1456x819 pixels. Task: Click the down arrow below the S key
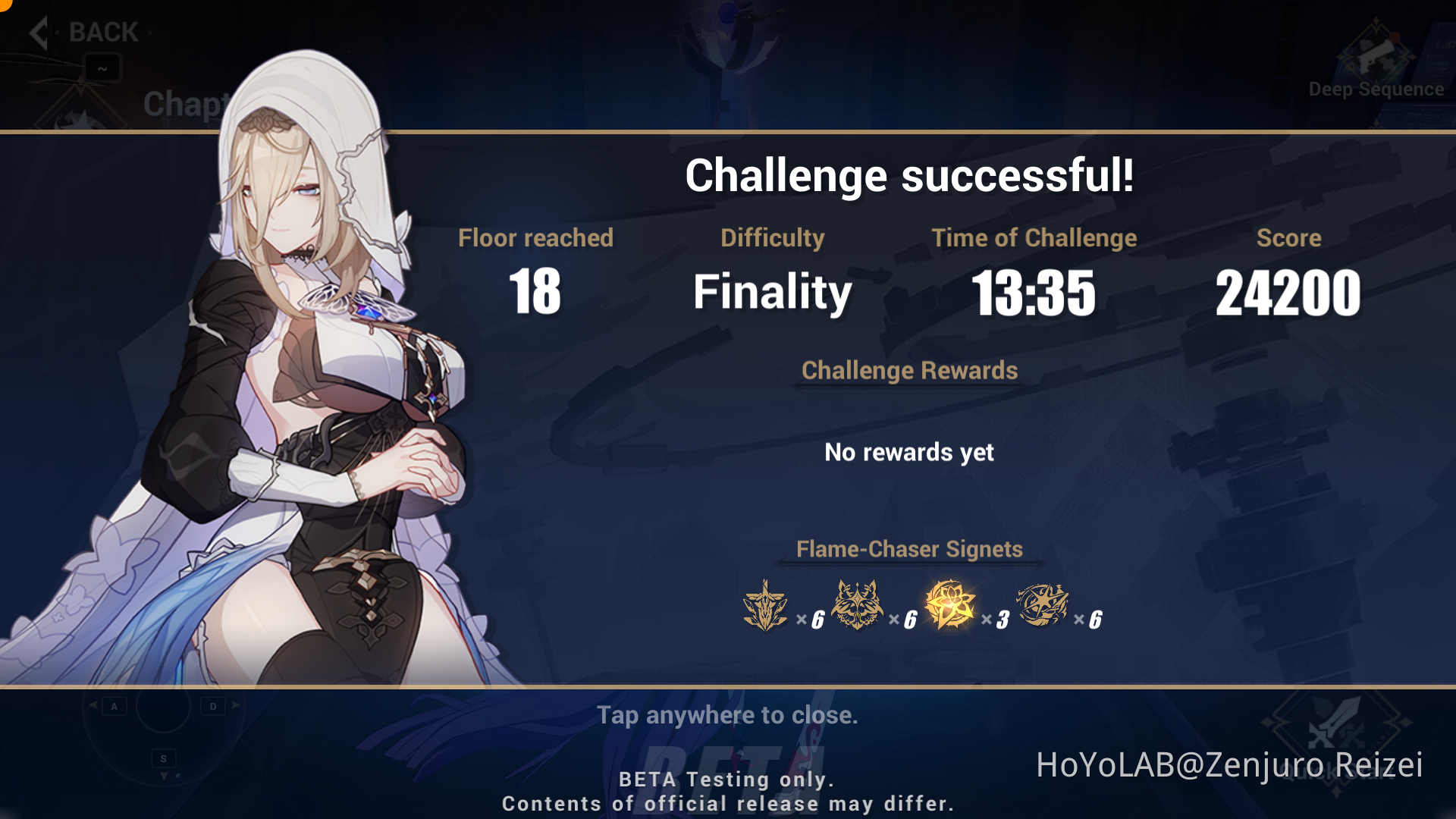[x=164, y=775]
